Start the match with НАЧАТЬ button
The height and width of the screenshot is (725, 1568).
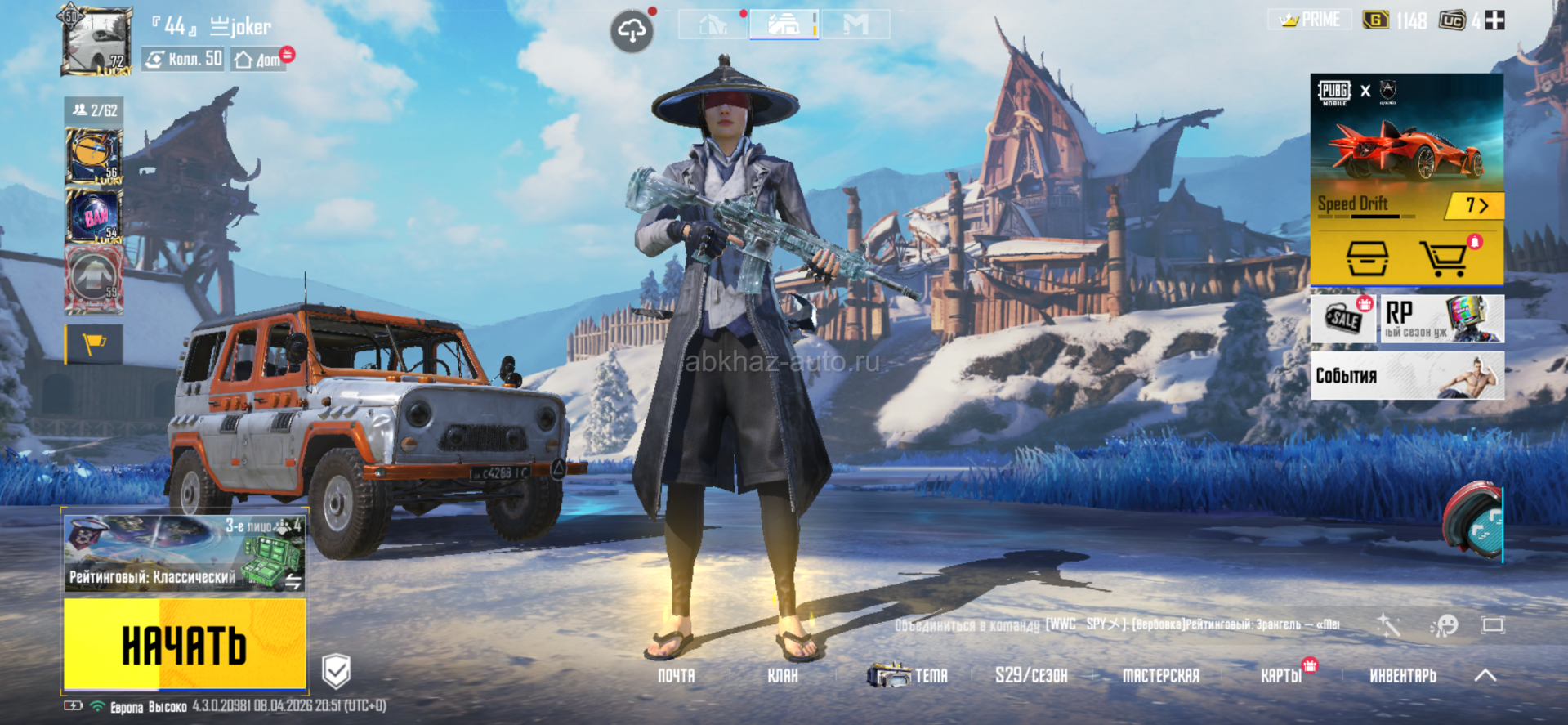click(185, 644)
